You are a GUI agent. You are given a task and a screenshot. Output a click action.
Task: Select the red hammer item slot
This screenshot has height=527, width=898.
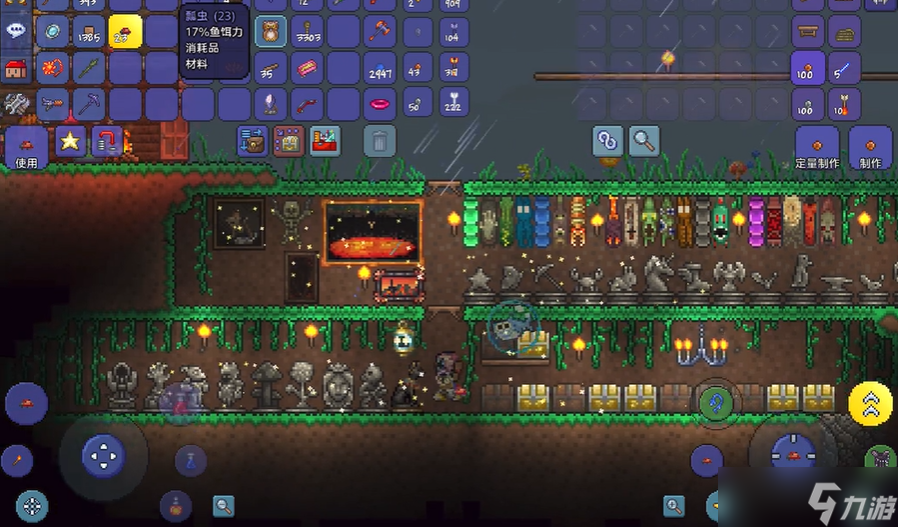click(379, 32)
